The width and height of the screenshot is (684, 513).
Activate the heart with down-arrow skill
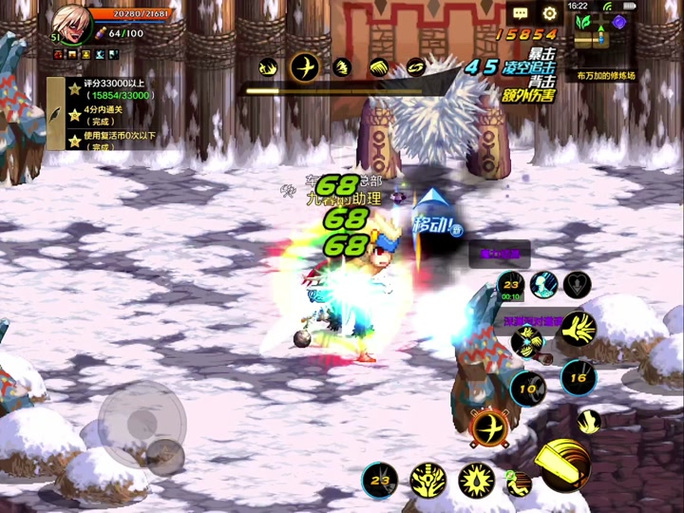(577, 285)
